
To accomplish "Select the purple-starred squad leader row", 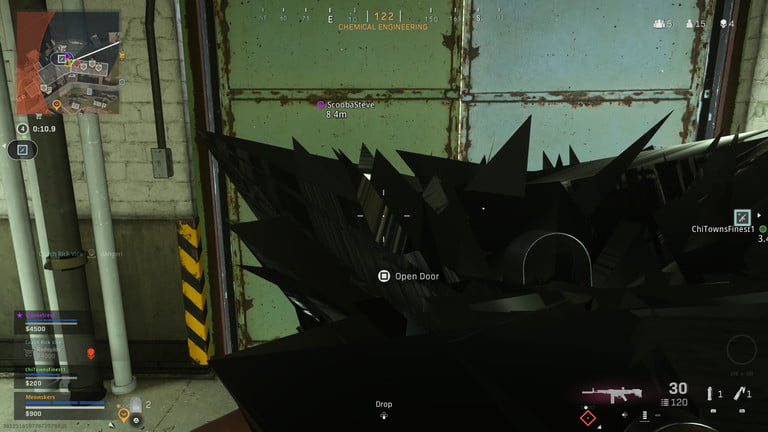I will point(60,320).
